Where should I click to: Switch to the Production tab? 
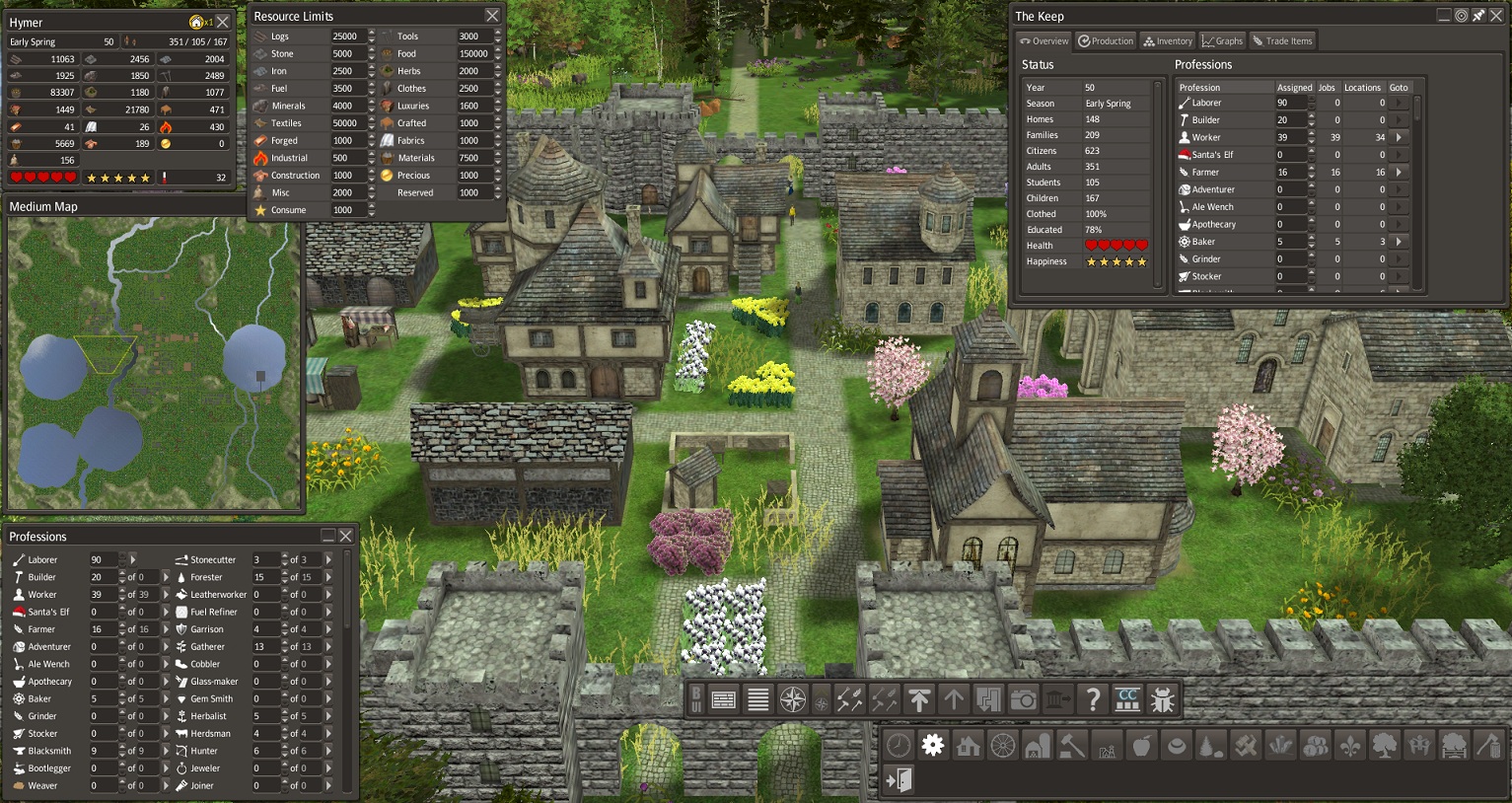(1106, 41)
